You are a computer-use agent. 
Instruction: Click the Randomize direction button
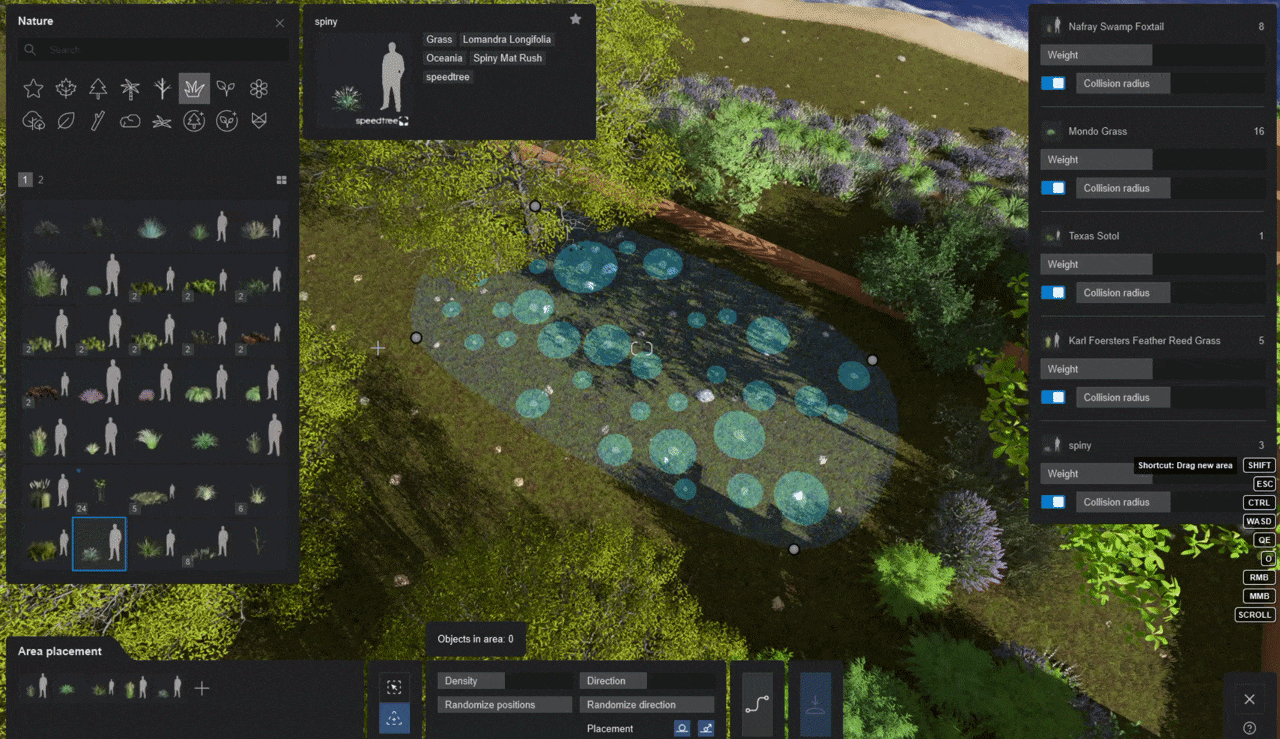[x=646, y=704]
